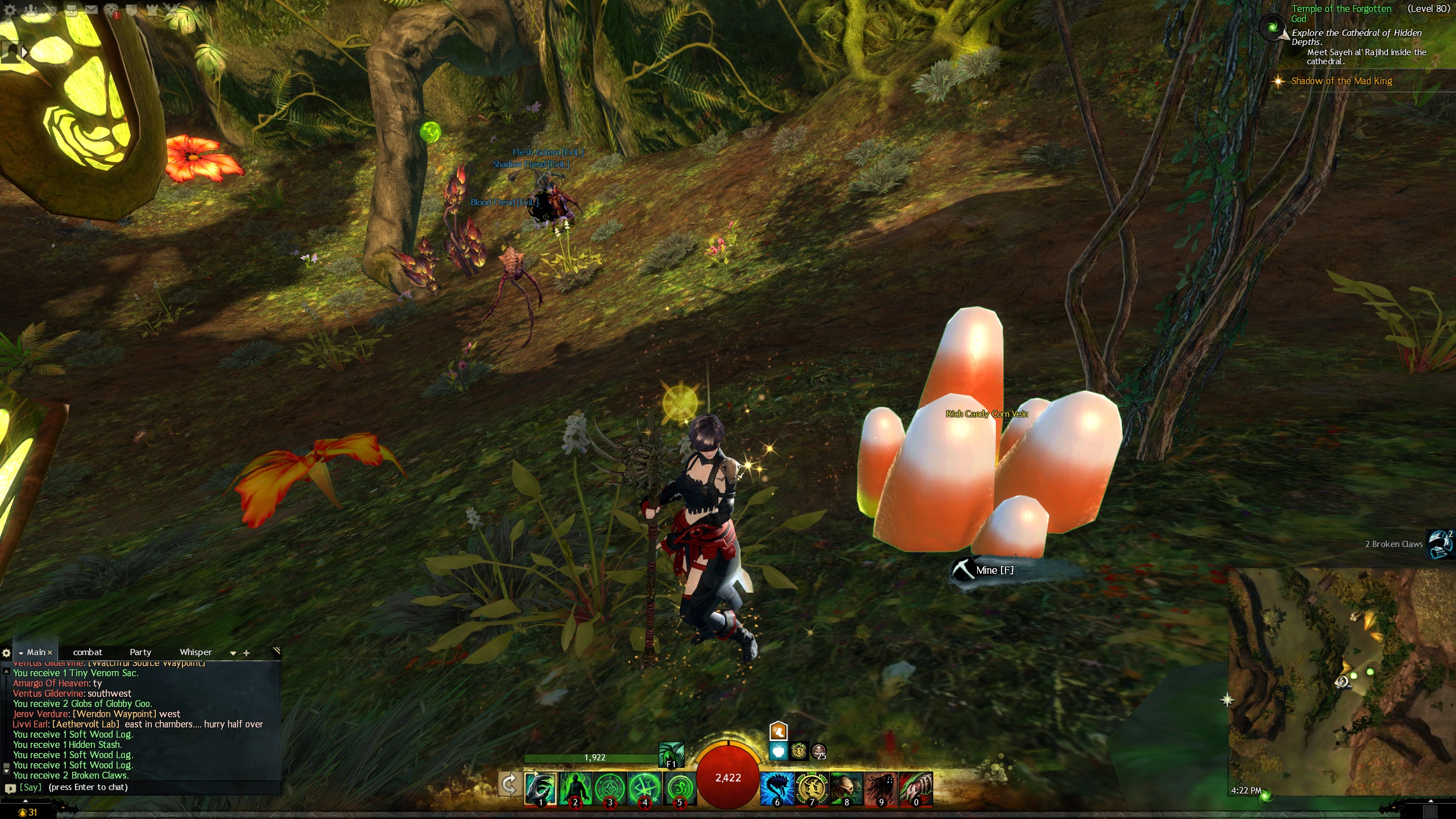
Task: Use the blue healing skill in slot 6
Action: click(777, 788)
